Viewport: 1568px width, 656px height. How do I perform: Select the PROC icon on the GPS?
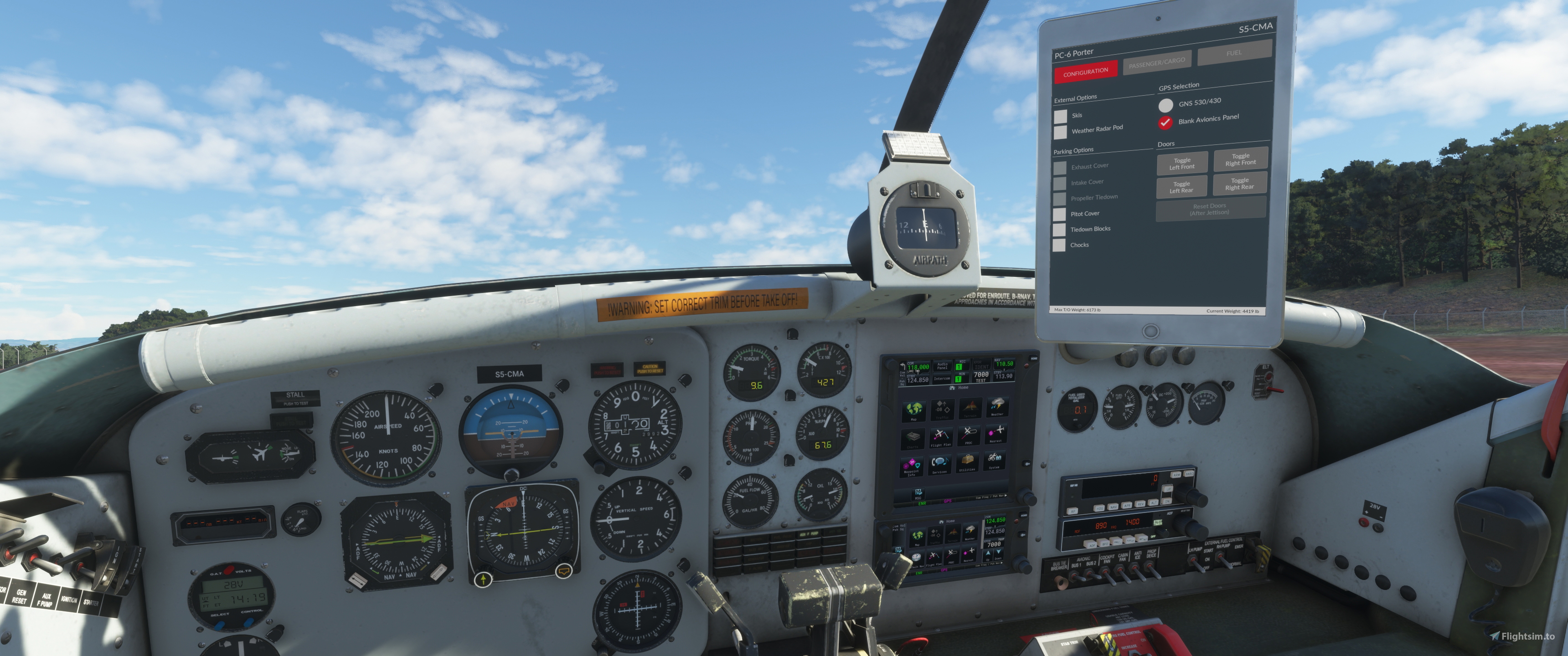pyautogui.click(x=969, y=436)
